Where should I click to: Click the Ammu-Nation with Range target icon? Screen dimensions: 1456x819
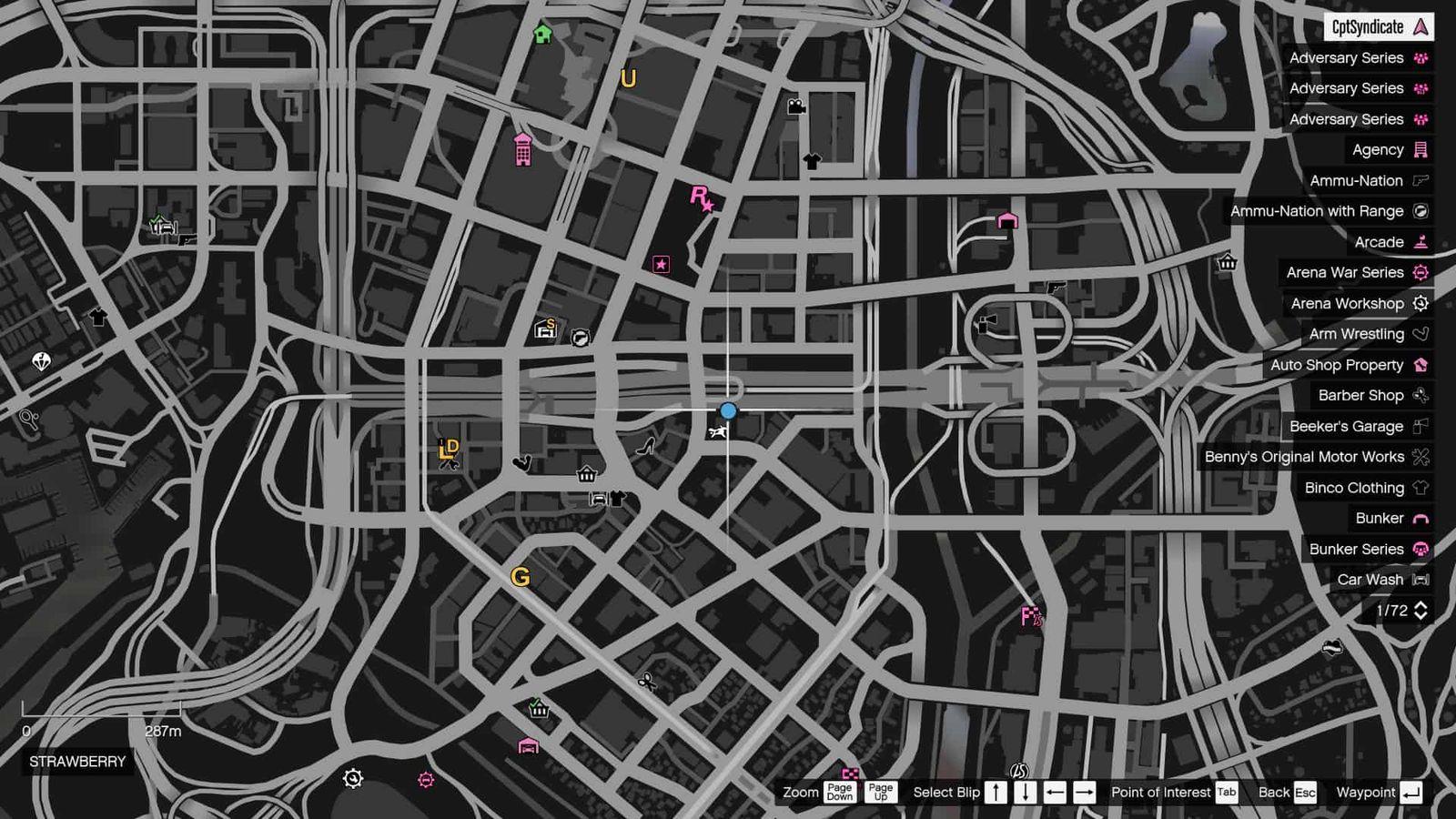coord(1420,211)
